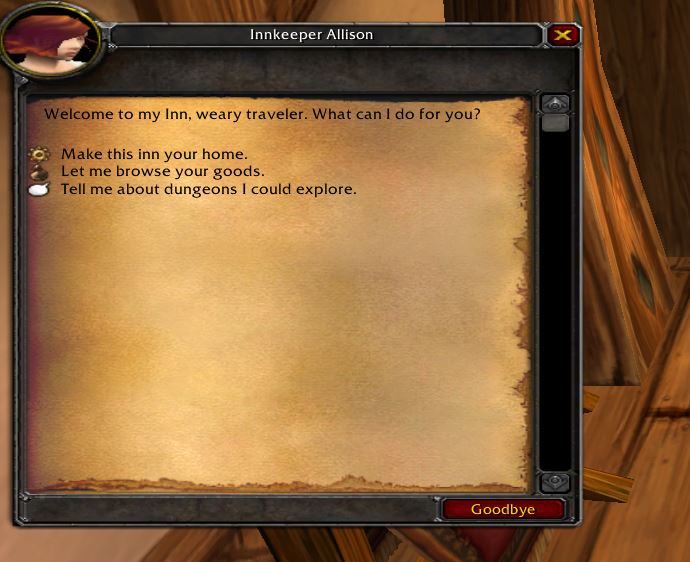Screen dimensions: 690x562
Task: Click the scroll down arrow button
Action: pos(555,482)
